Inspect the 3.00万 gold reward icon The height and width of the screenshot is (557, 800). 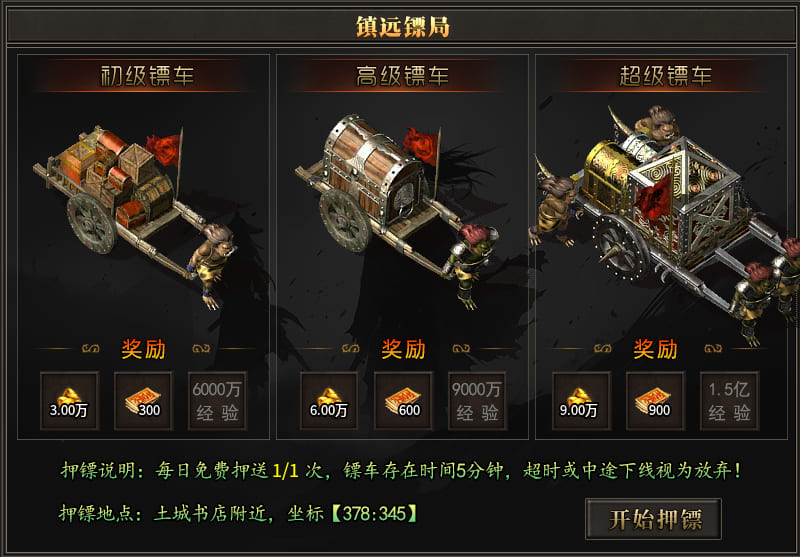70,401
